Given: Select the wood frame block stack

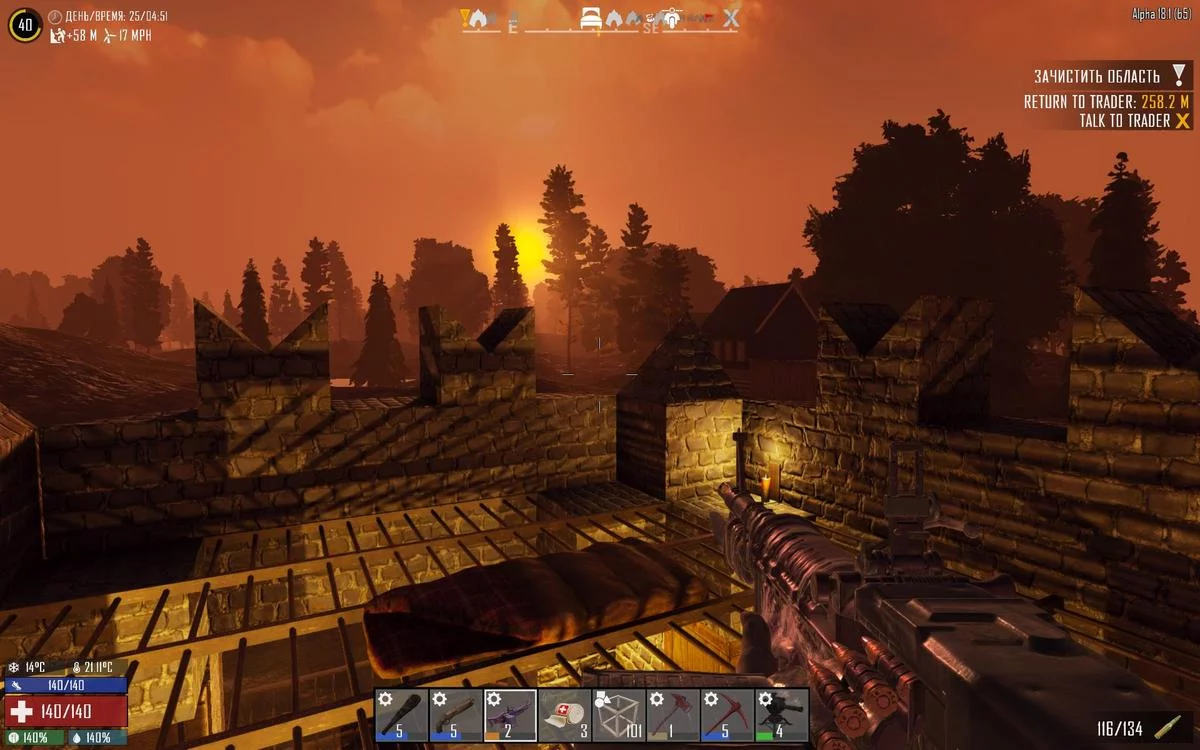Looking at the screenshot, I should (618, 715).
